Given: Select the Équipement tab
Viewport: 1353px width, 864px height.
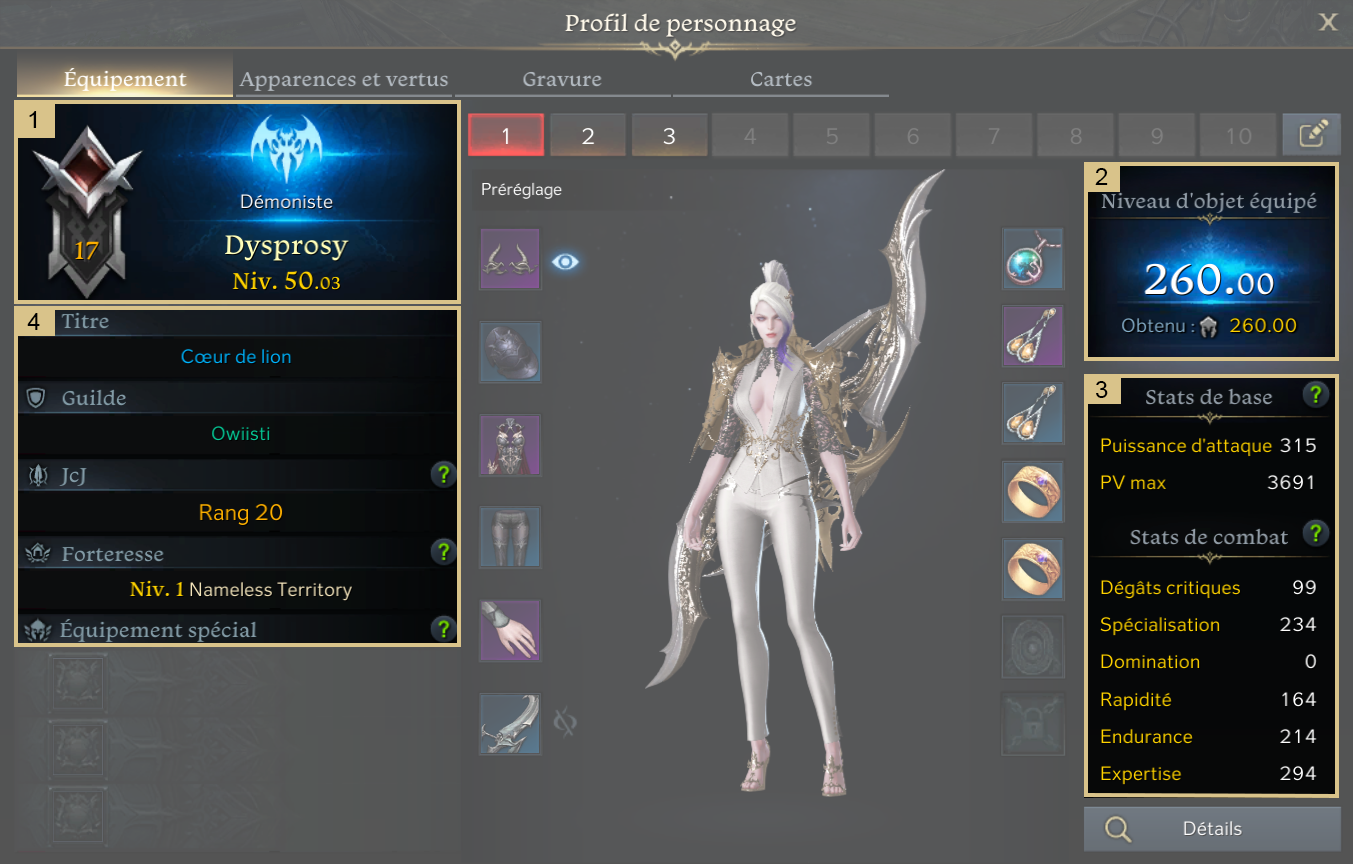Looking at the screenshot, I should click(x=125, y=79).
